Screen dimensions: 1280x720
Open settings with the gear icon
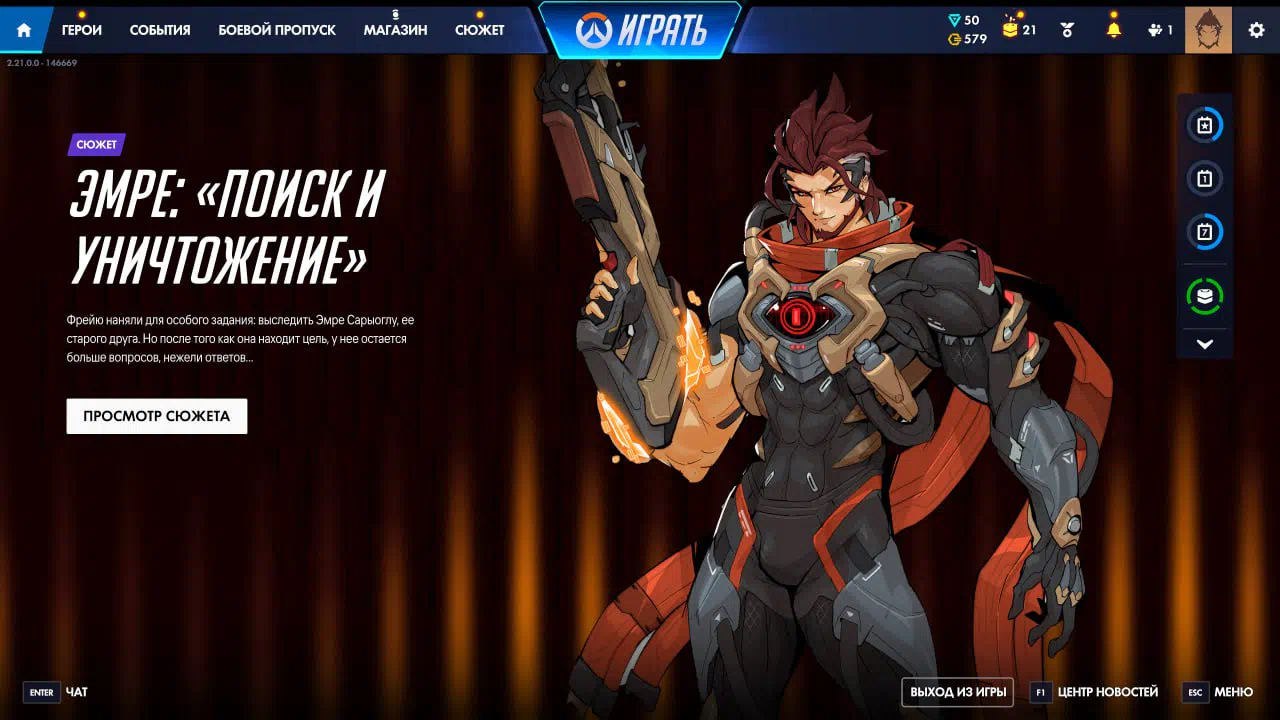[1256, 30]
